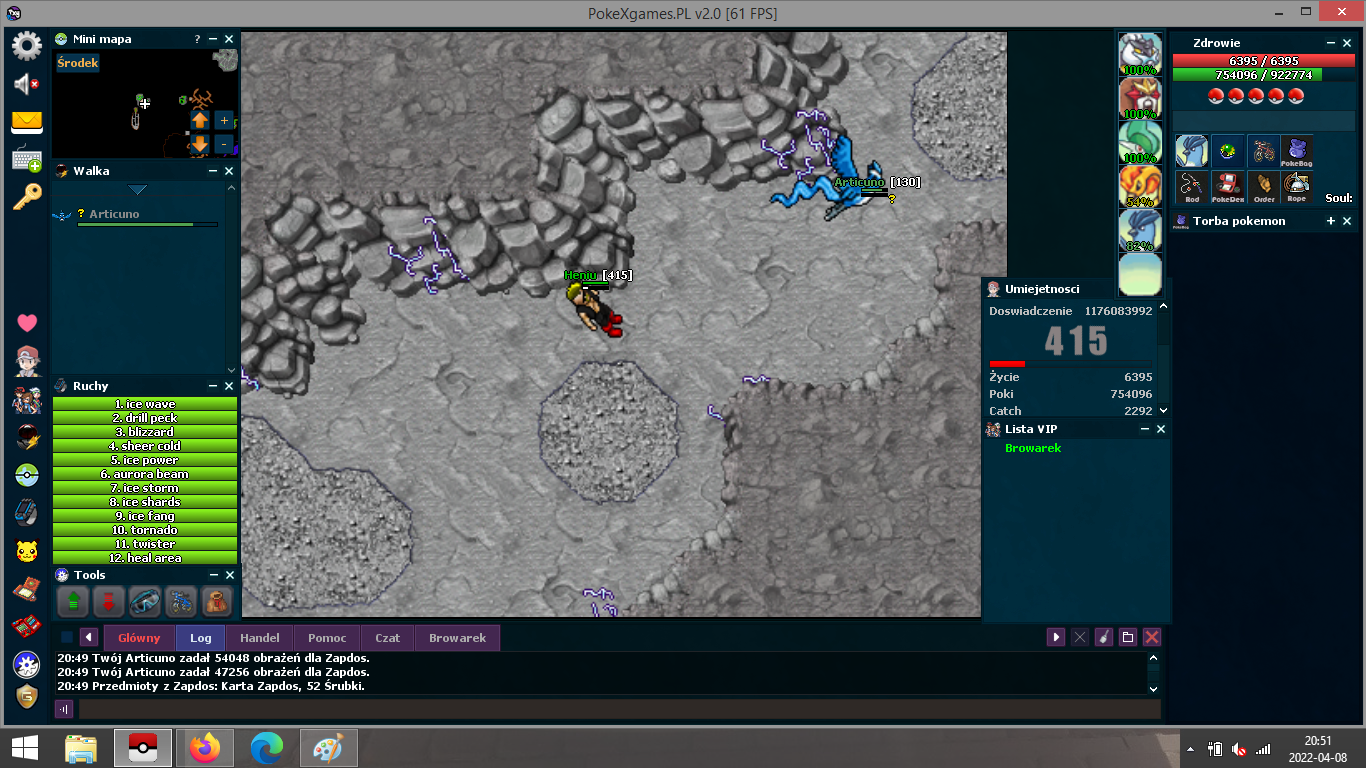Open the PokeBag item slot
1366x768 pixels.
point(1297,152)
